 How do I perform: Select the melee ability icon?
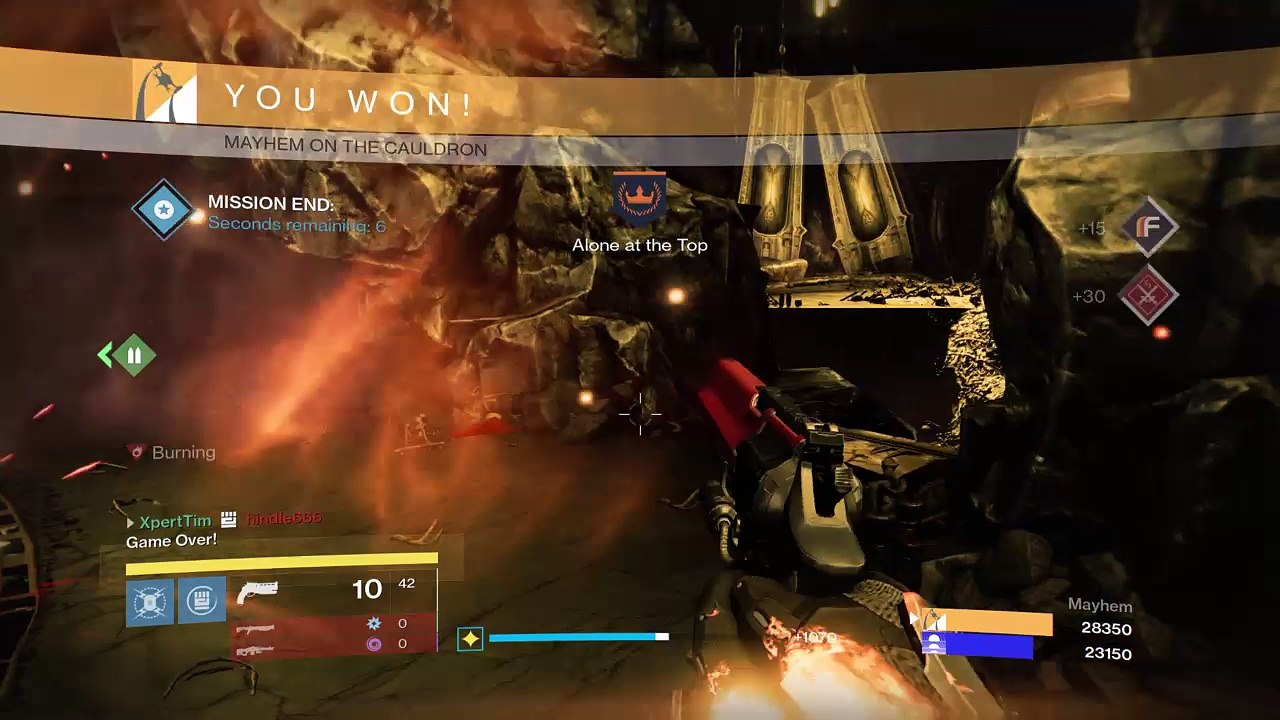tap(201, 601)
